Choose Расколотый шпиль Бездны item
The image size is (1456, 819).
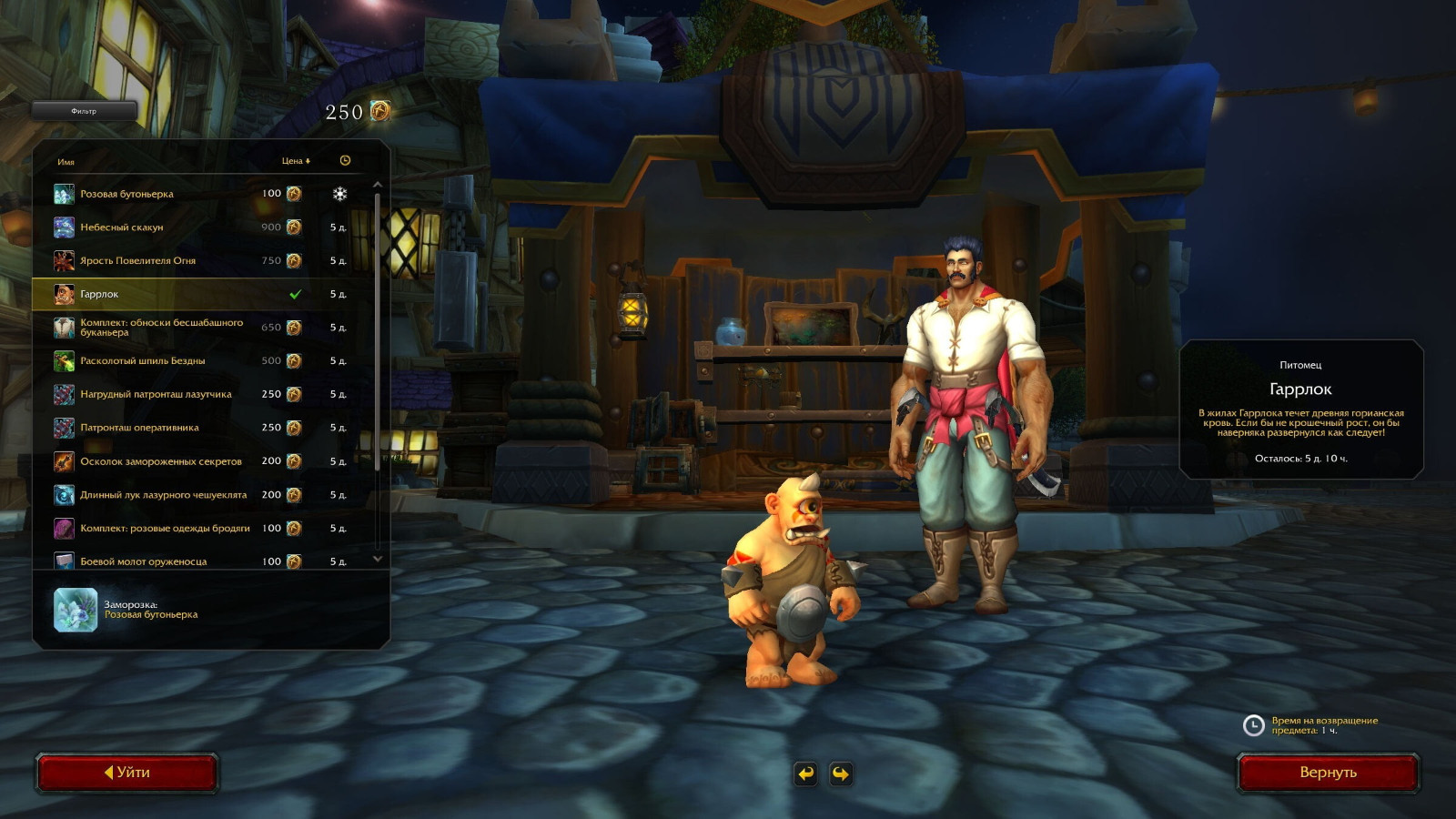click(164, 361)
